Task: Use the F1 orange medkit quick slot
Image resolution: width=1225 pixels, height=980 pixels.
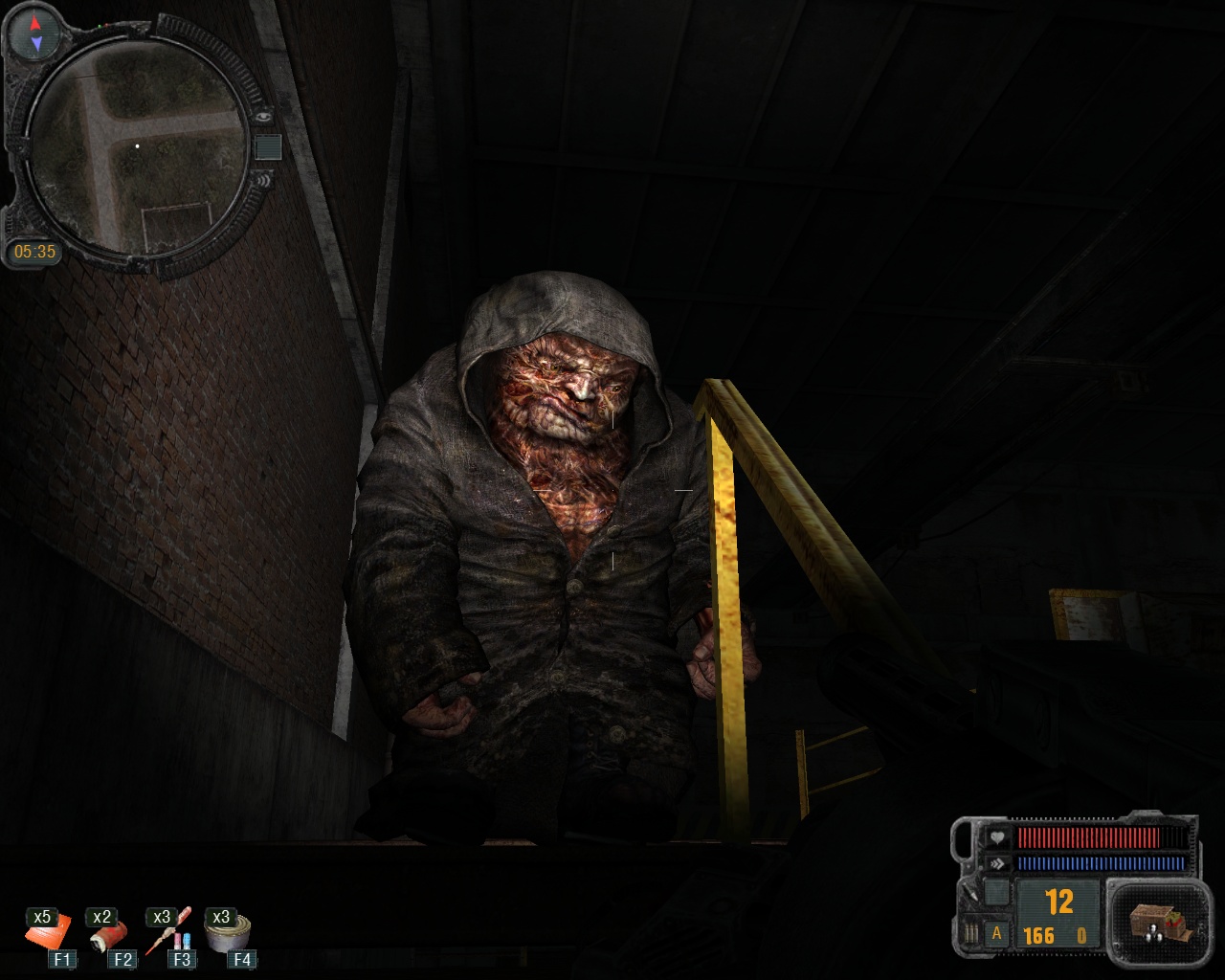Action: 48,932
